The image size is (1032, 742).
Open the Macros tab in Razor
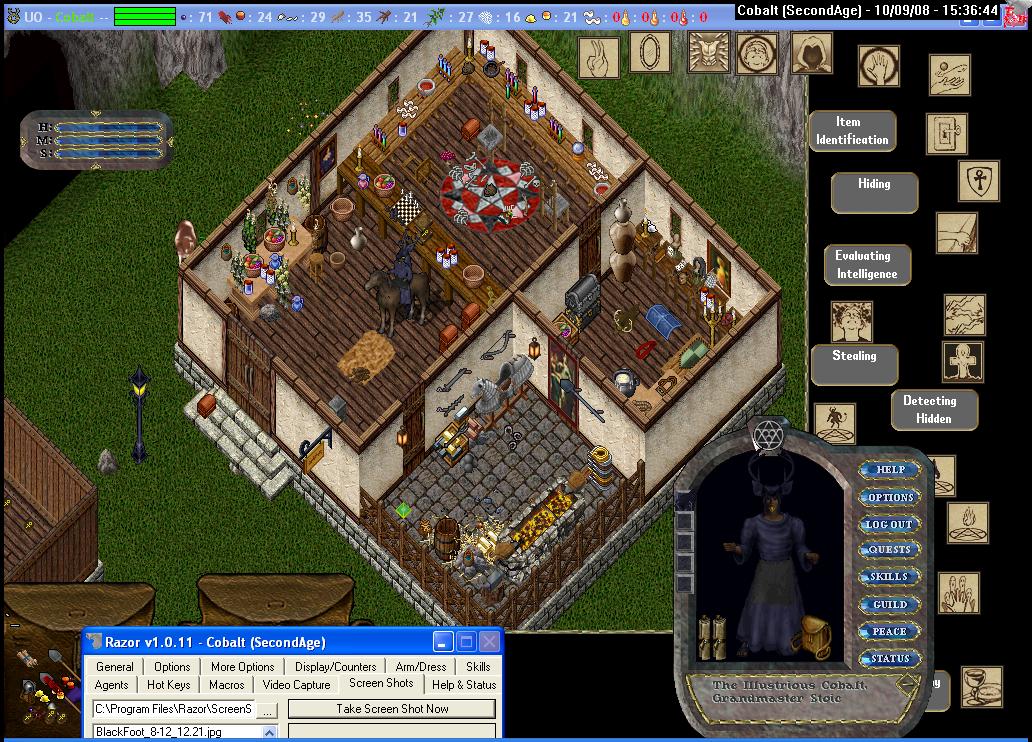tap(227, 685)
